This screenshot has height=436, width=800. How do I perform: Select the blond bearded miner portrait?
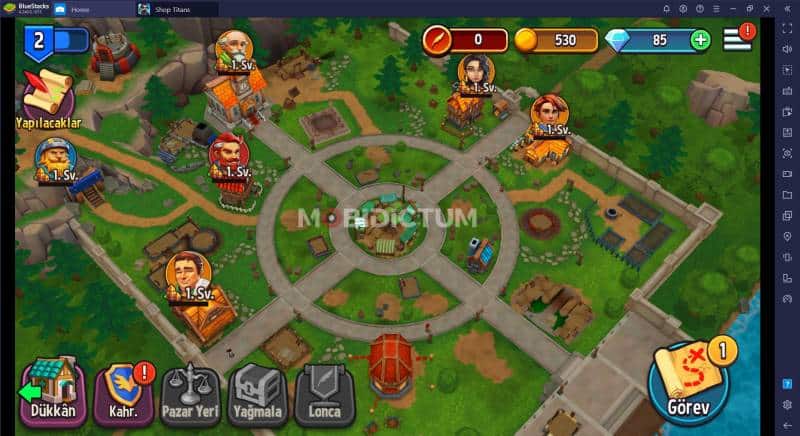click(54, 158)
